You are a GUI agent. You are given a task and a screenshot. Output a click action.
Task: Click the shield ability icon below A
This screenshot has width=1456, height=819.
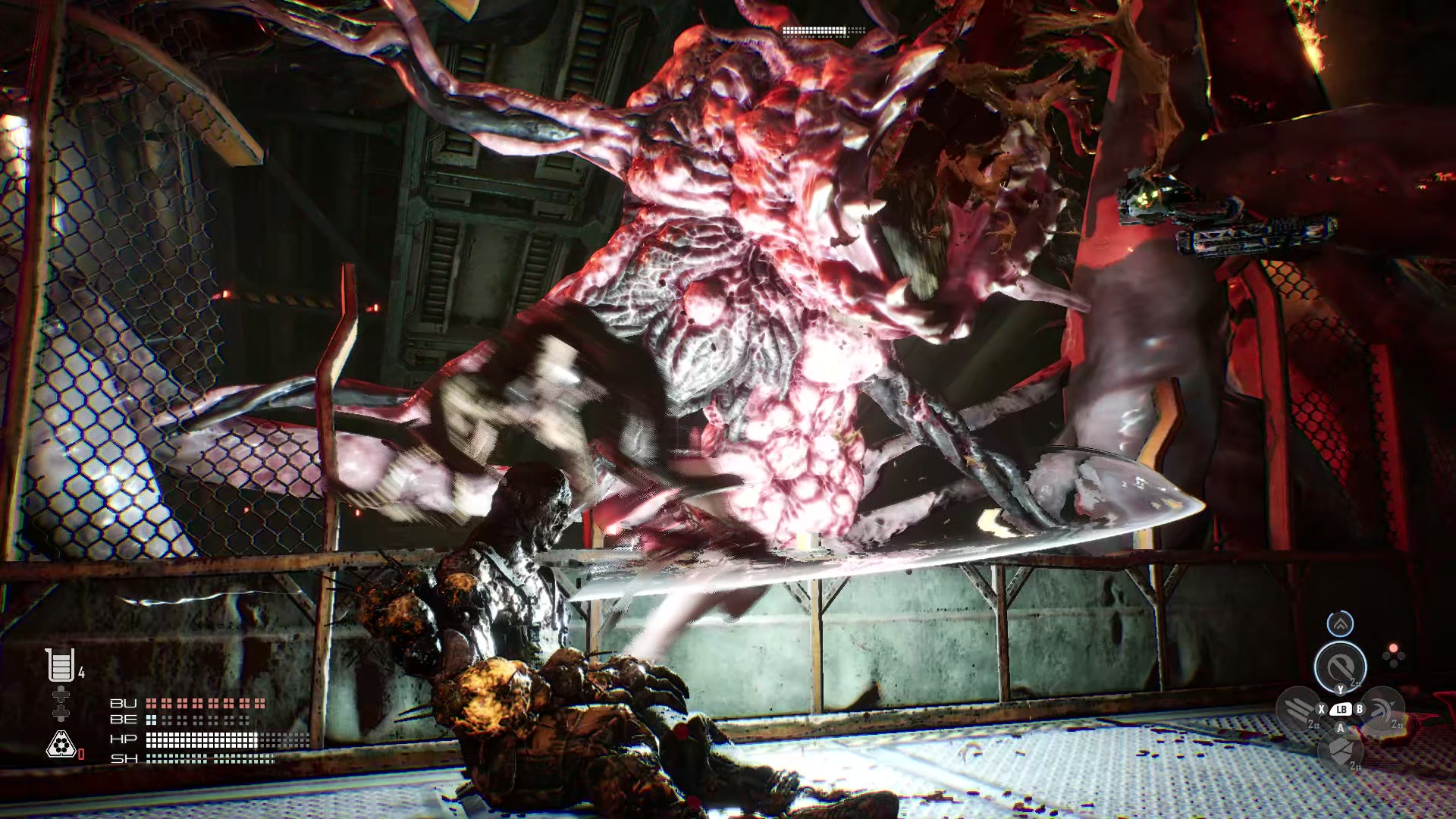[x=1341, y=751]
